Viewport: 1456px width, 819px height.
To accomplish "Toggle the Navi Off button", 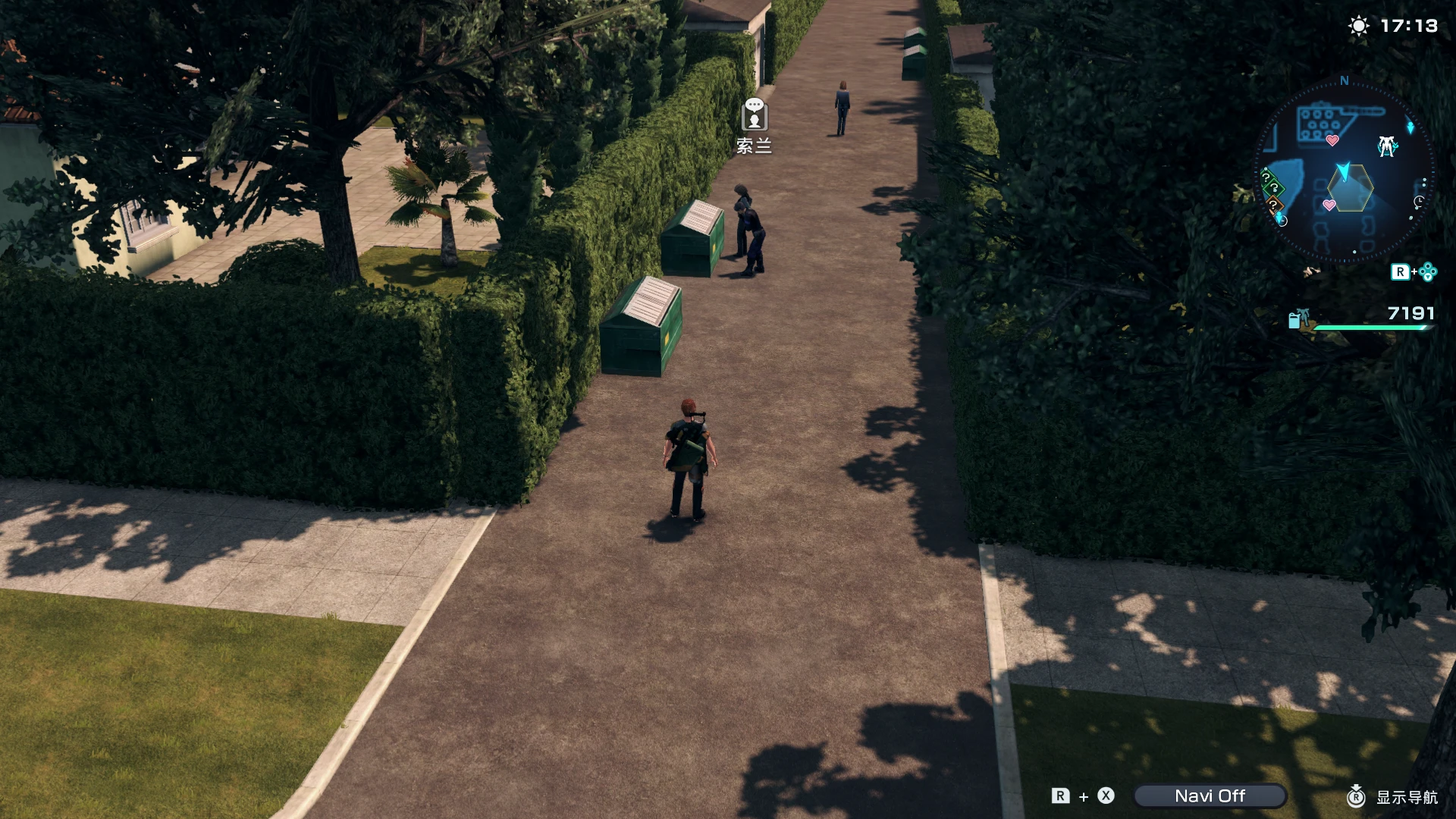I will click(x=1210, y=795).
